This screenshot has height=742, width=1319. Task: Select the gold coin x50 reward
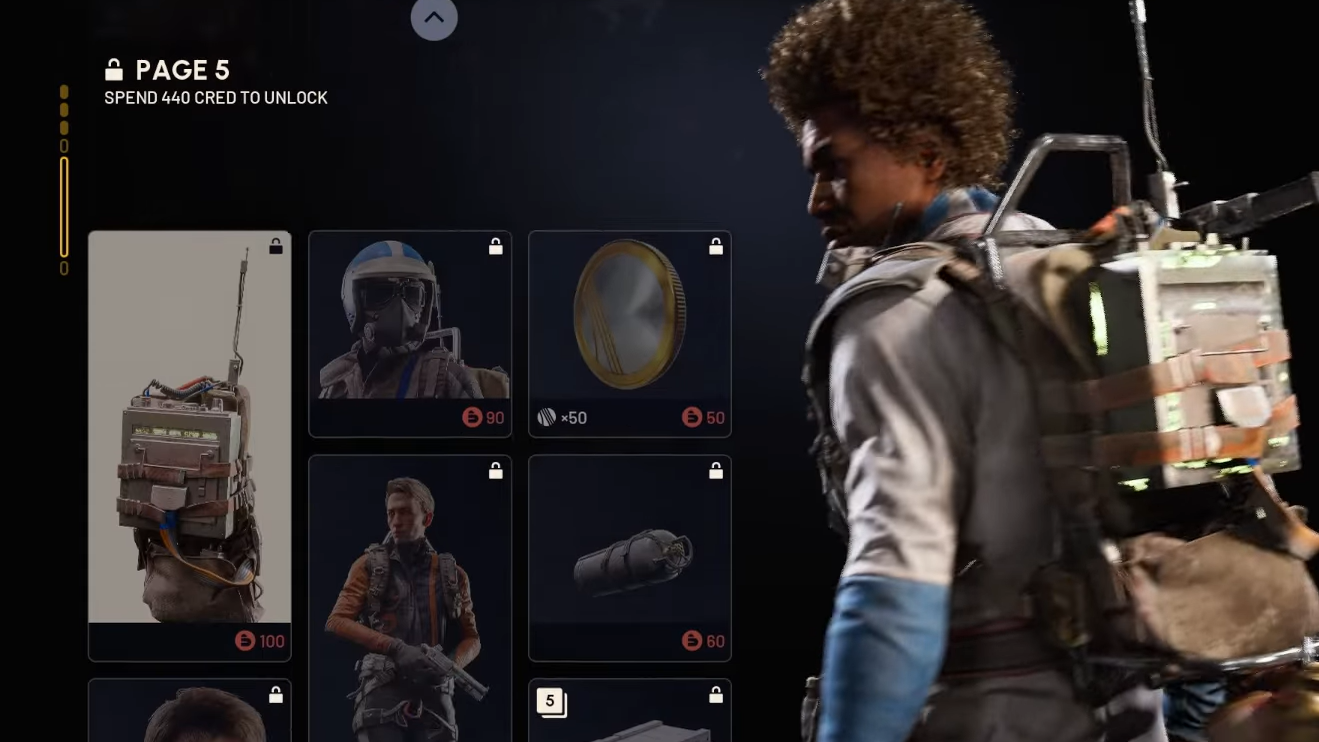[x=630, y=333]
